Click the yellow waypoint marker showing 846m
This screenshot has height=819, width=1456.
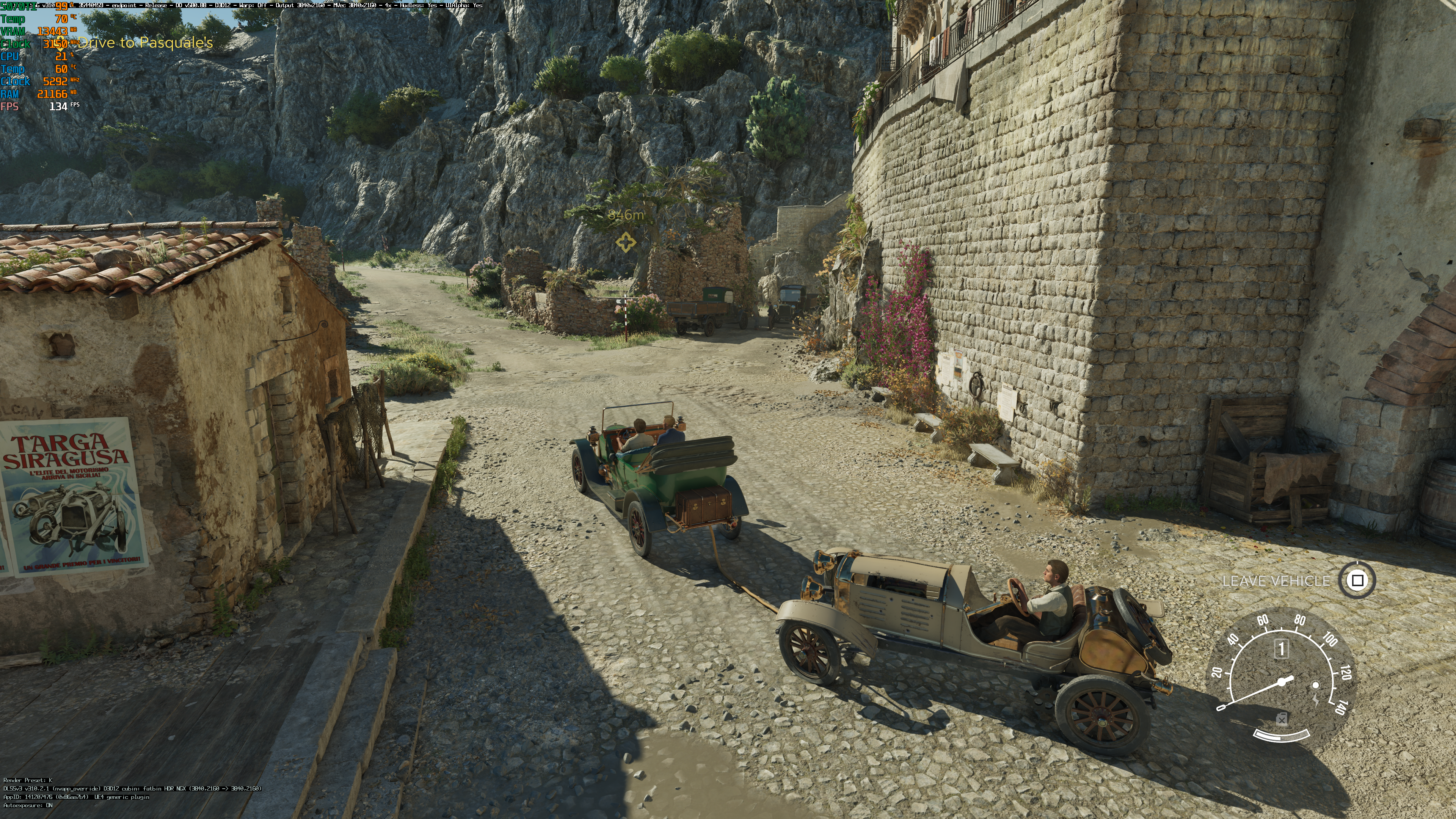click(x=625, y=243)
